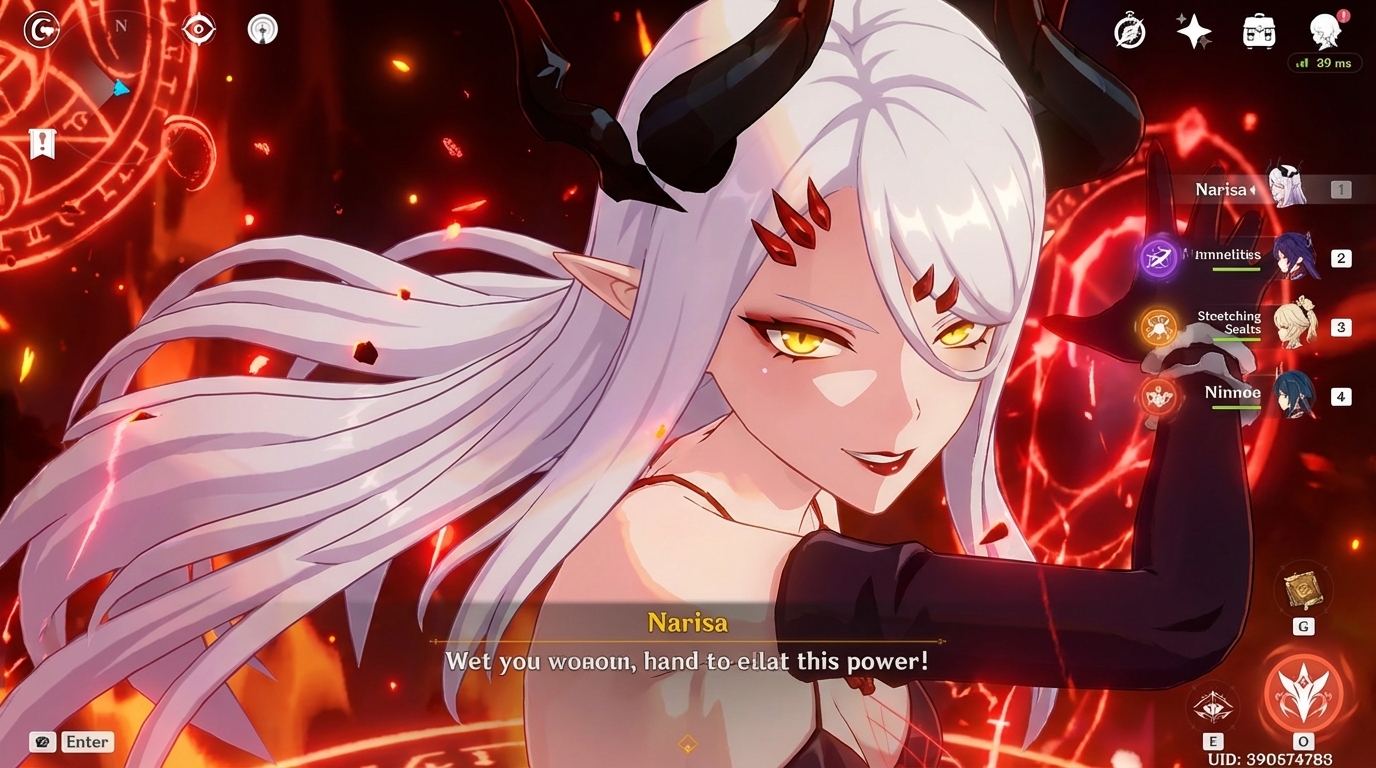
Task: Click the orange buff icon beside Stretching Seals
Action: point(1159,327)
